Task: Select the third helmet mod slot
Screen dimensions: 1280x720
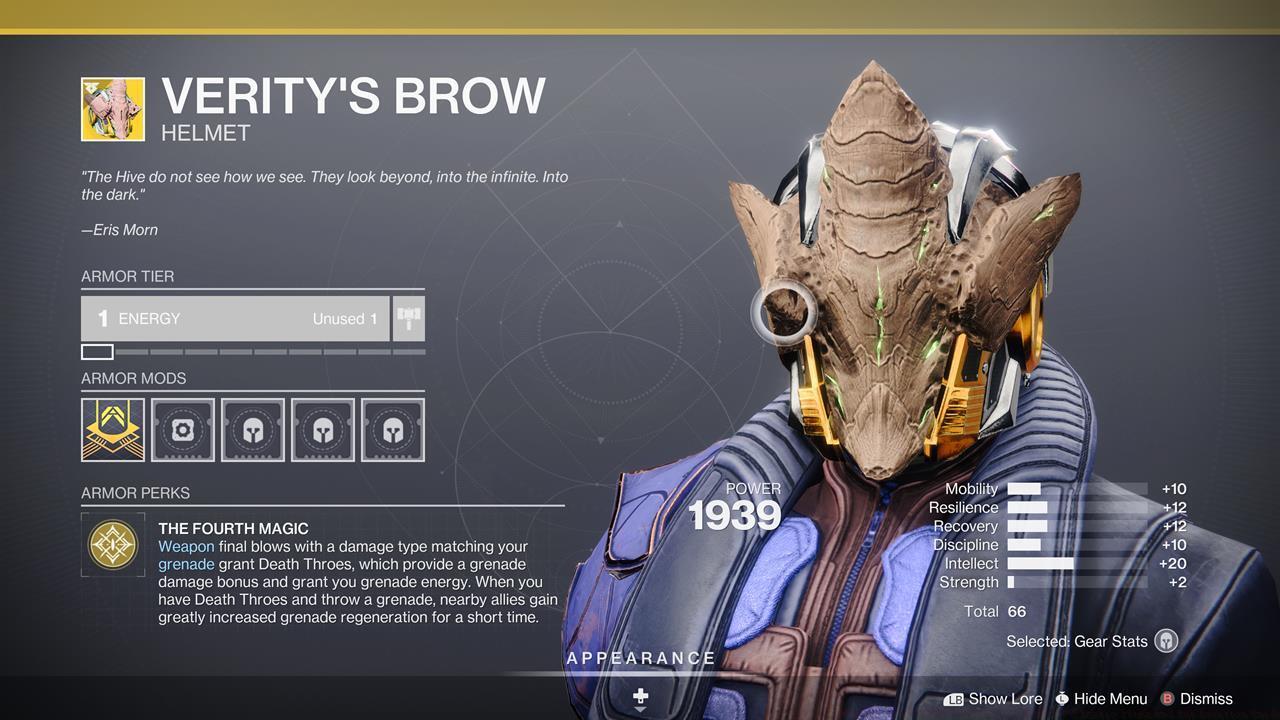Action: [x=252, y=429]
